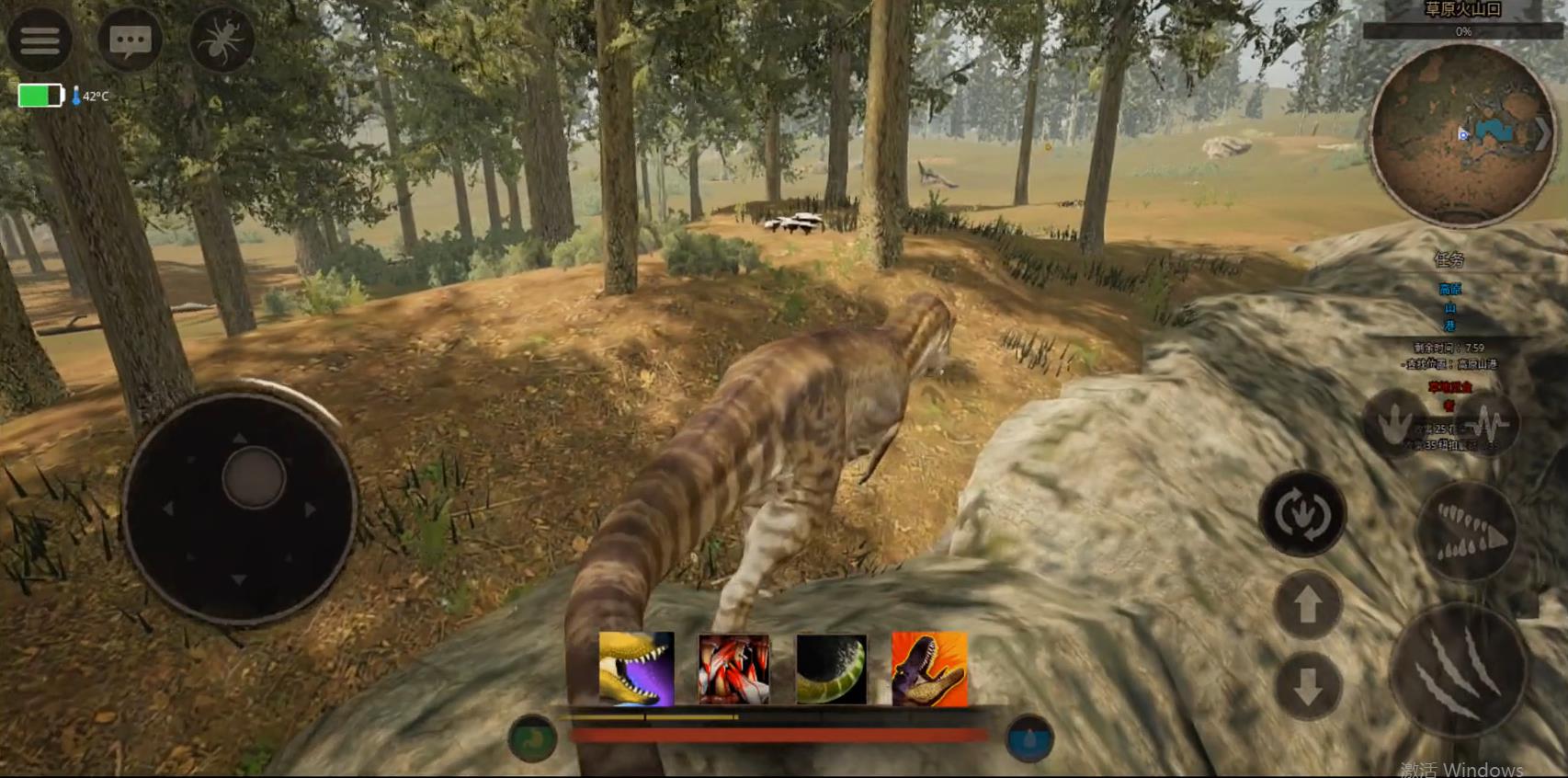
Task: Open the chat speech-bubble button
Action: click(x=130, y=40)
